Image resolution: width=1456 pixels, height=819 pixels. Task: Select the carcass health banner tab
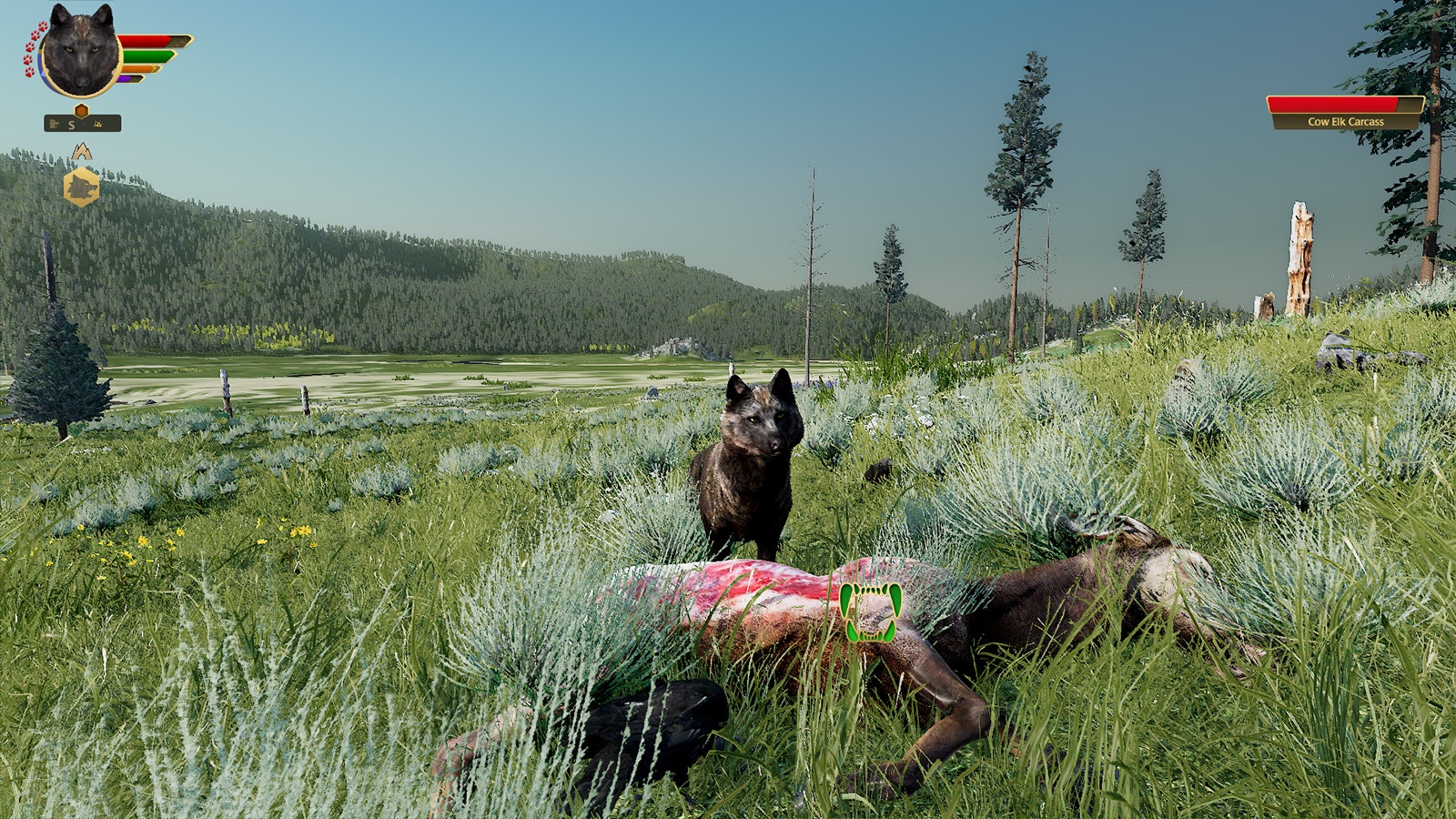point(1334,105)
